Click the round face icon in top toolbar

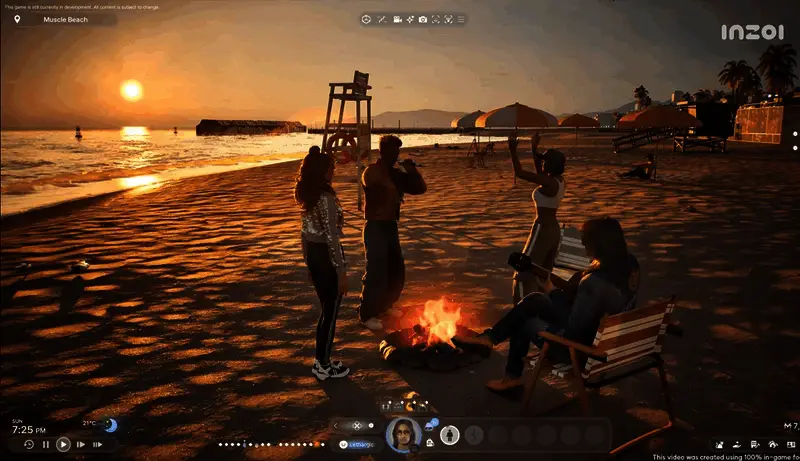366,19
